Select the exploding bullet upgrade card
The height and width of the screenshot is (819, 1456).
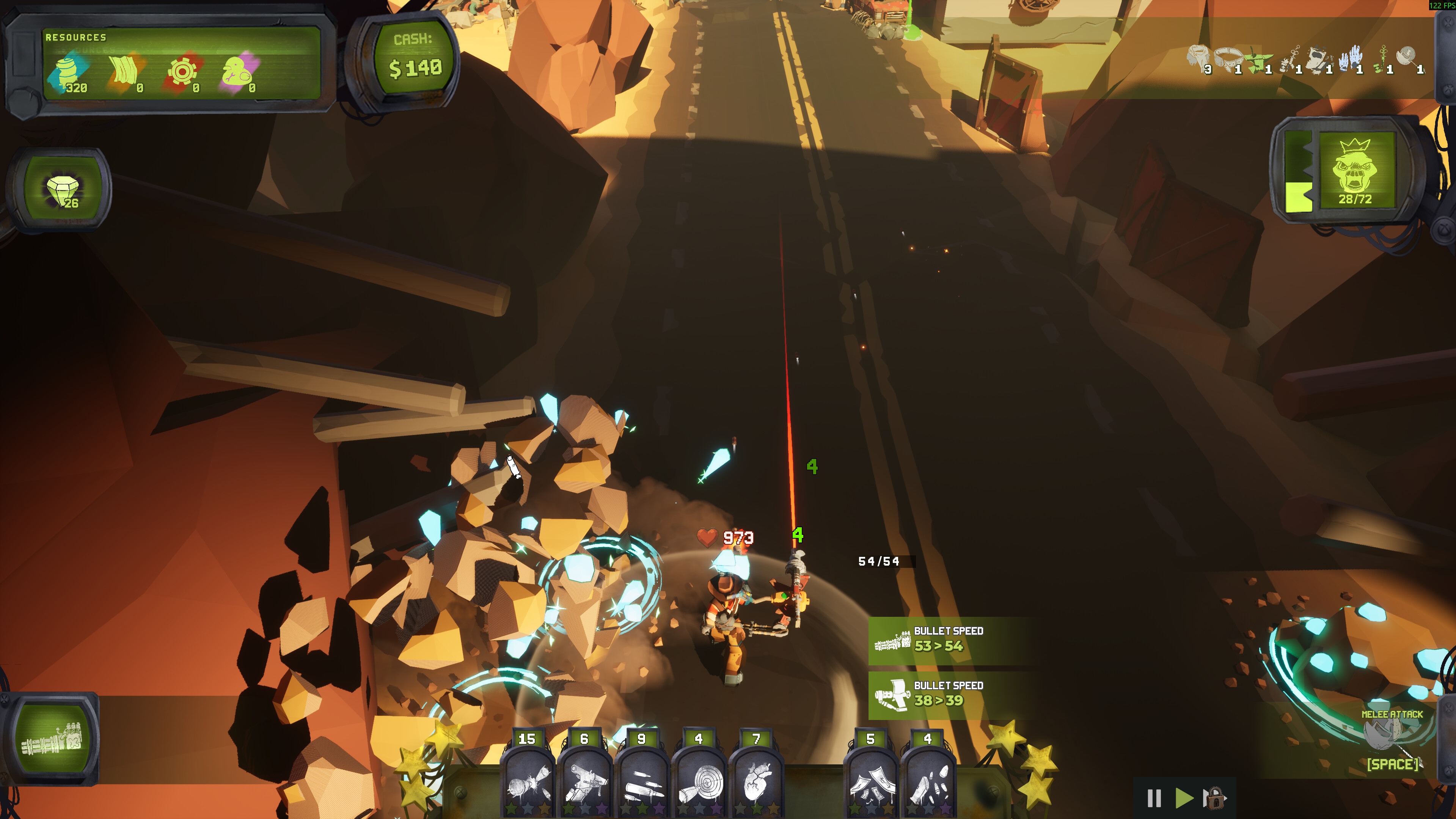[527, 783]
